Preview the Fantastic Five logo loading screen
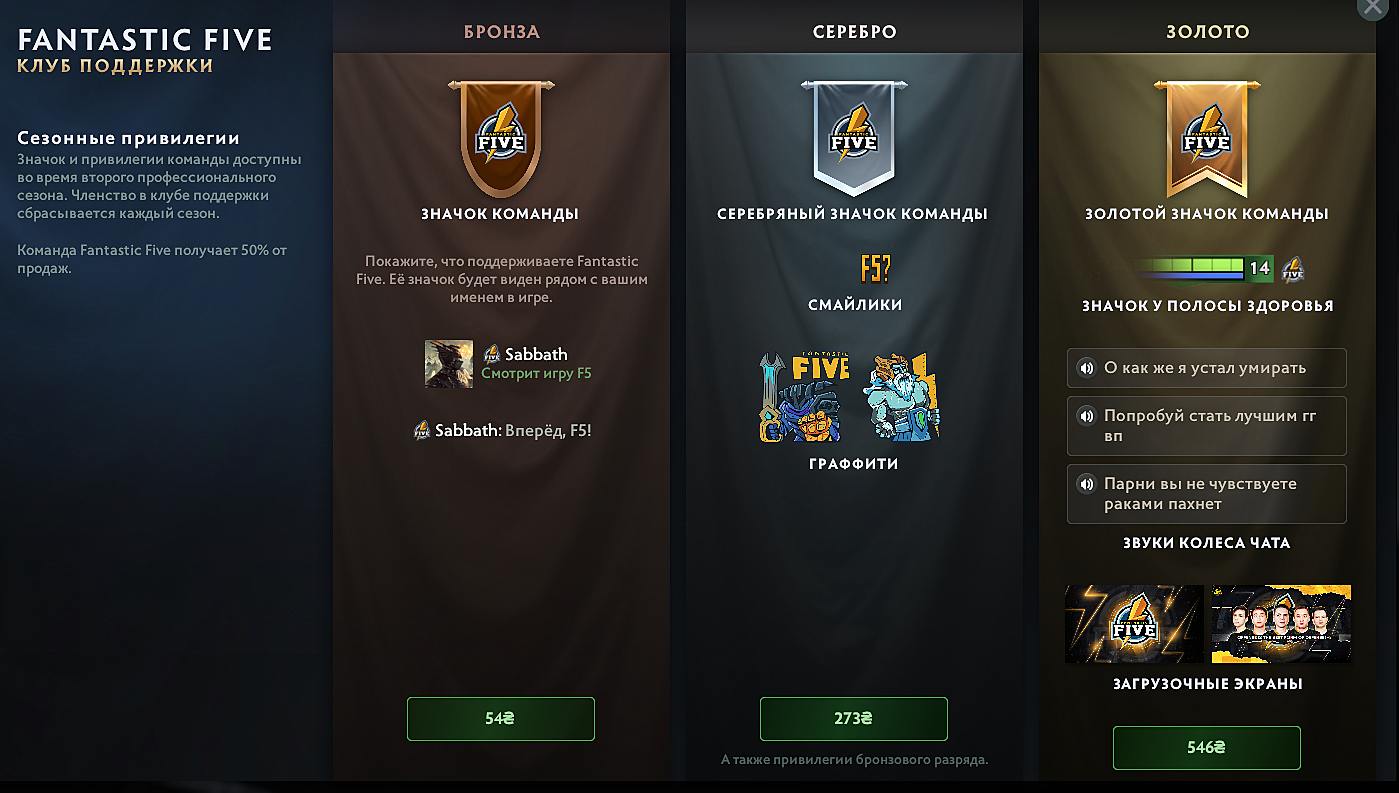The width and height of the screenshot is (1399, 793). tap(1134, 624)
